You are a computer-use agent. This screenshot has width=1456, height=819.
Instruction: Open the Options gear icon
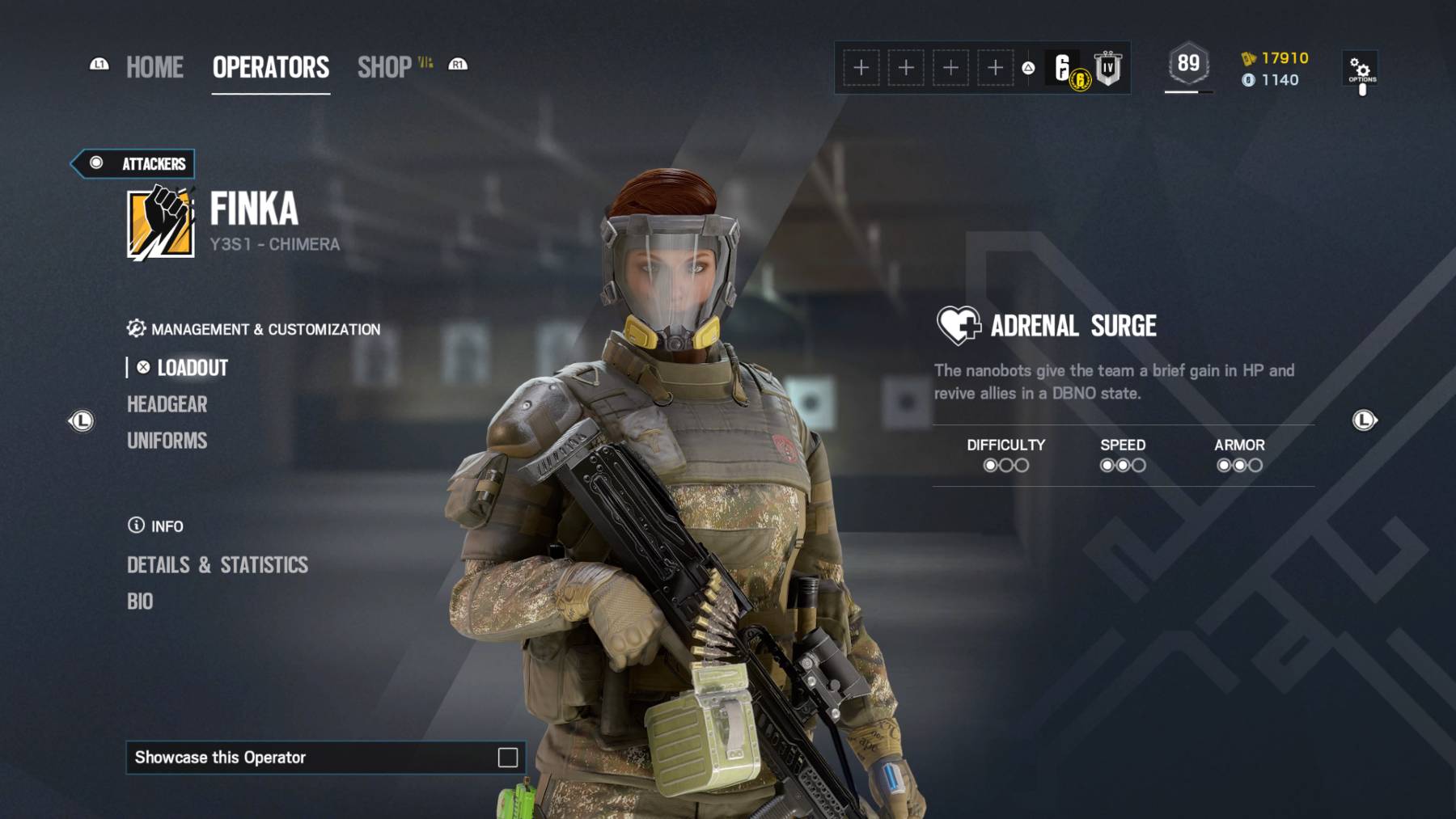(x=1361, y=70)
